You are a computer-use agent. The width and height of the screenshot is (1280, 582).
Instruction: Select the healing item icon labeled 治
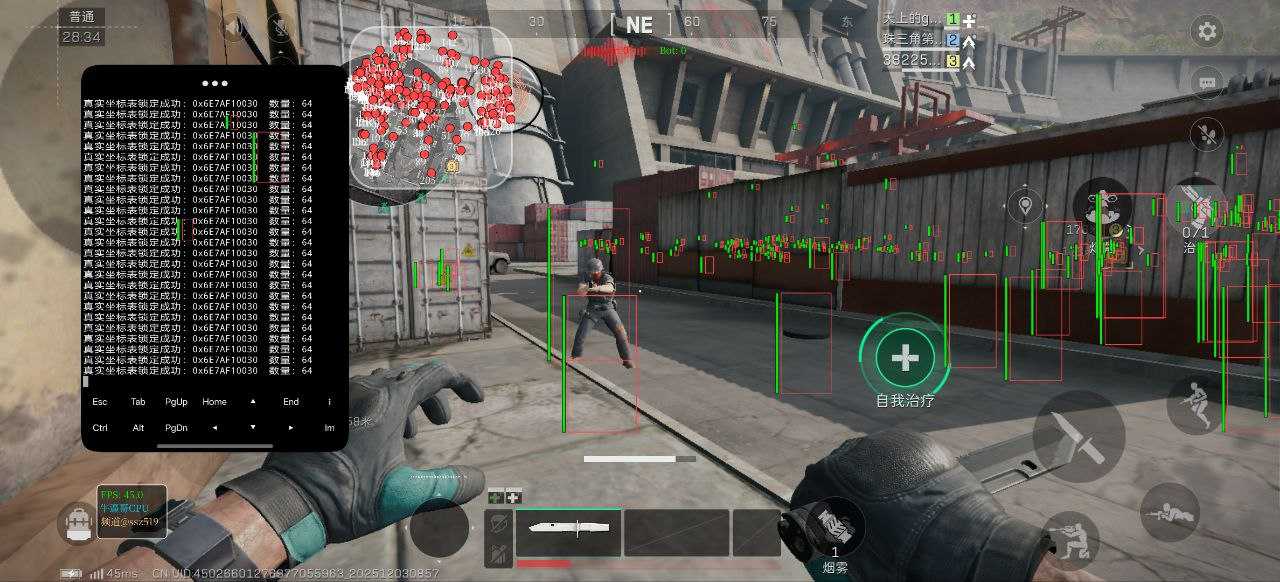(x=1196, y=208)
